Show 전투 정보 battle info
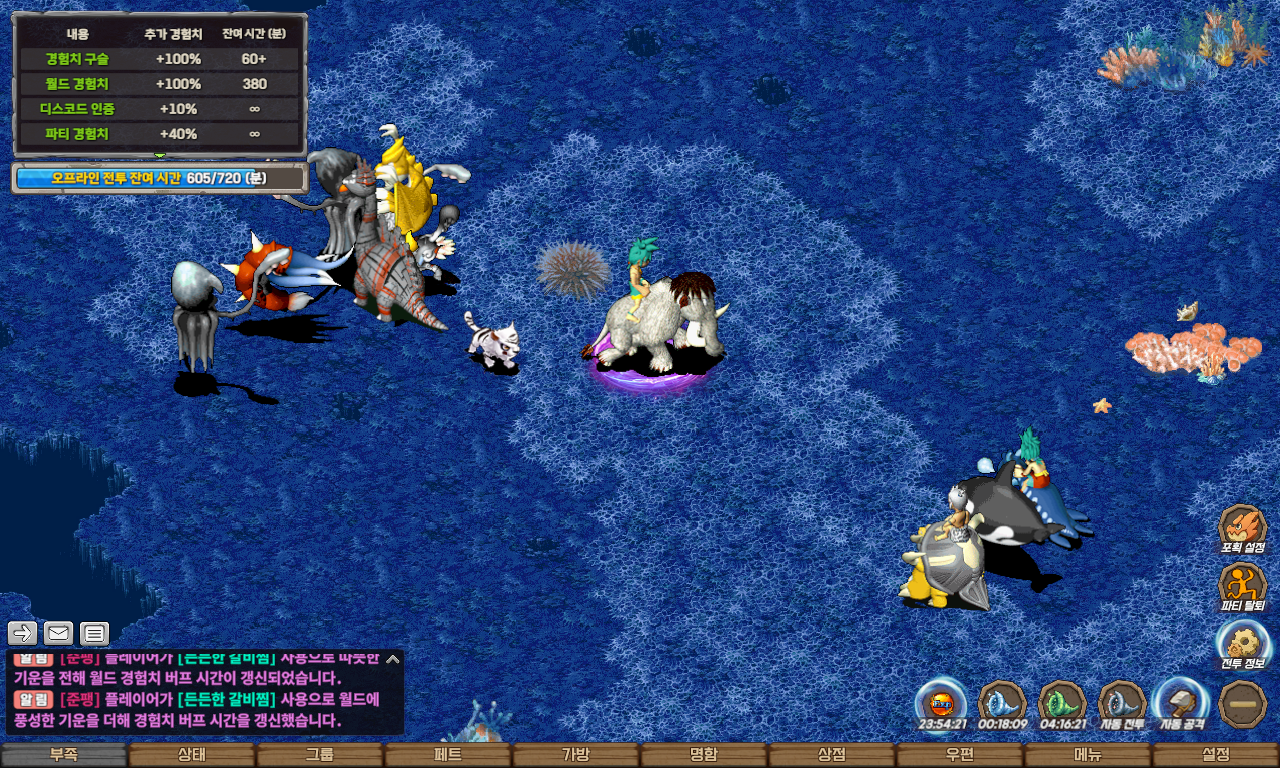The height and width of the screenshot is (768, 1280). pos(1243,644)
